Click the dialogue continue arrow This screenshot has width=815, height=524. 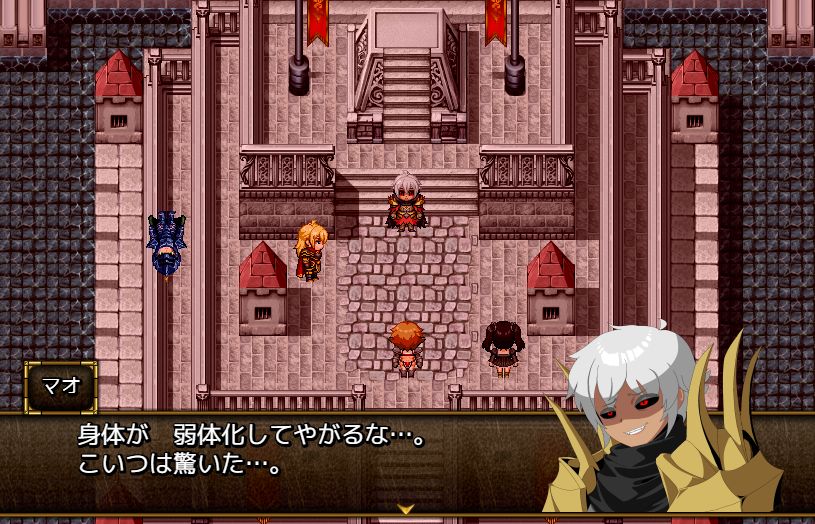406,508
